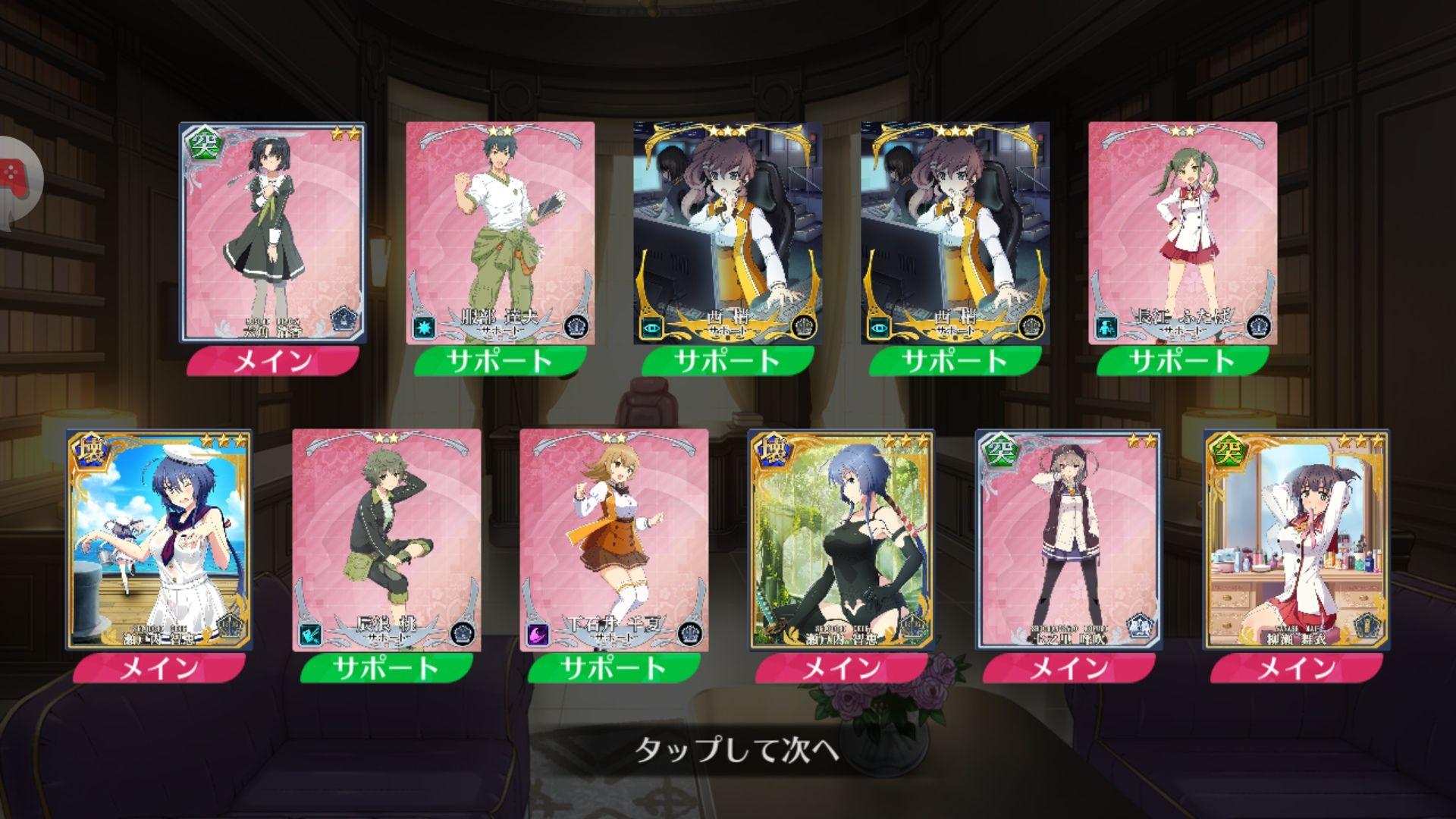Choose the 長江 ふたば support card
Screen dimensions: 1456x819
click(x=1182, y=233)
